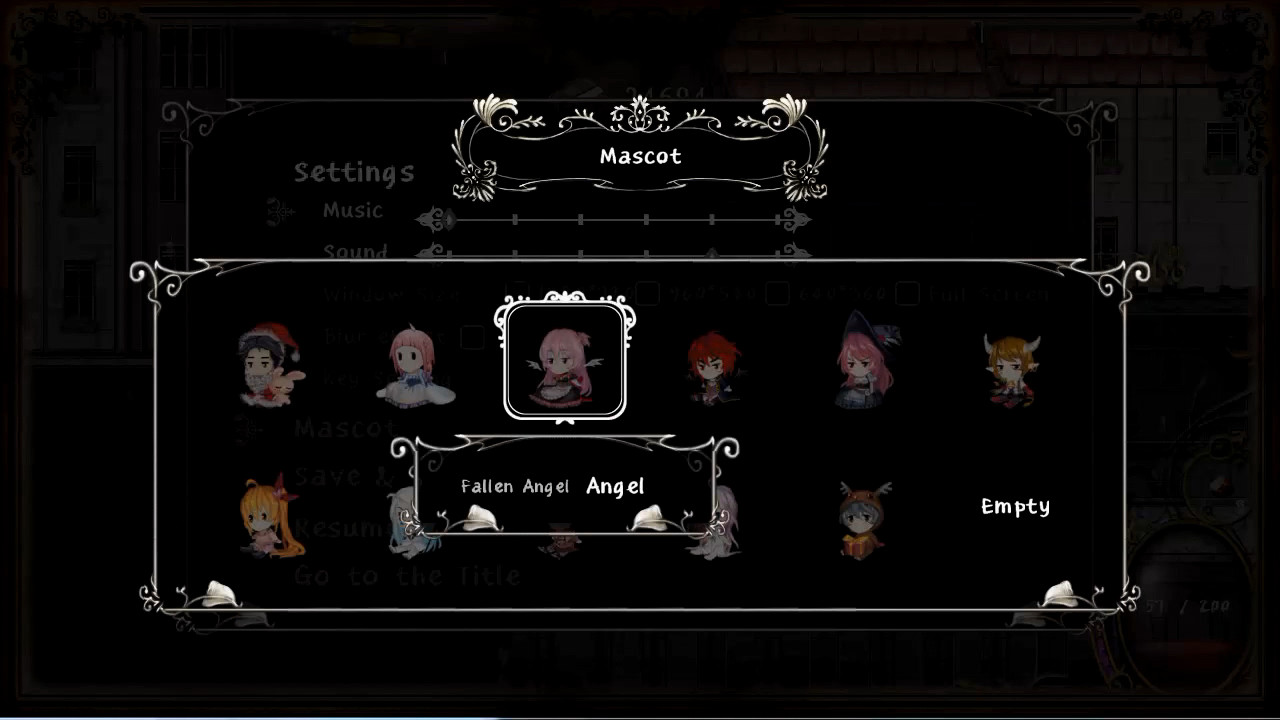Image resolution: width=1280 pixels, height=720 pixels.
Task: Click the Empty mascot slot
Action: (x=1014, y=507)
